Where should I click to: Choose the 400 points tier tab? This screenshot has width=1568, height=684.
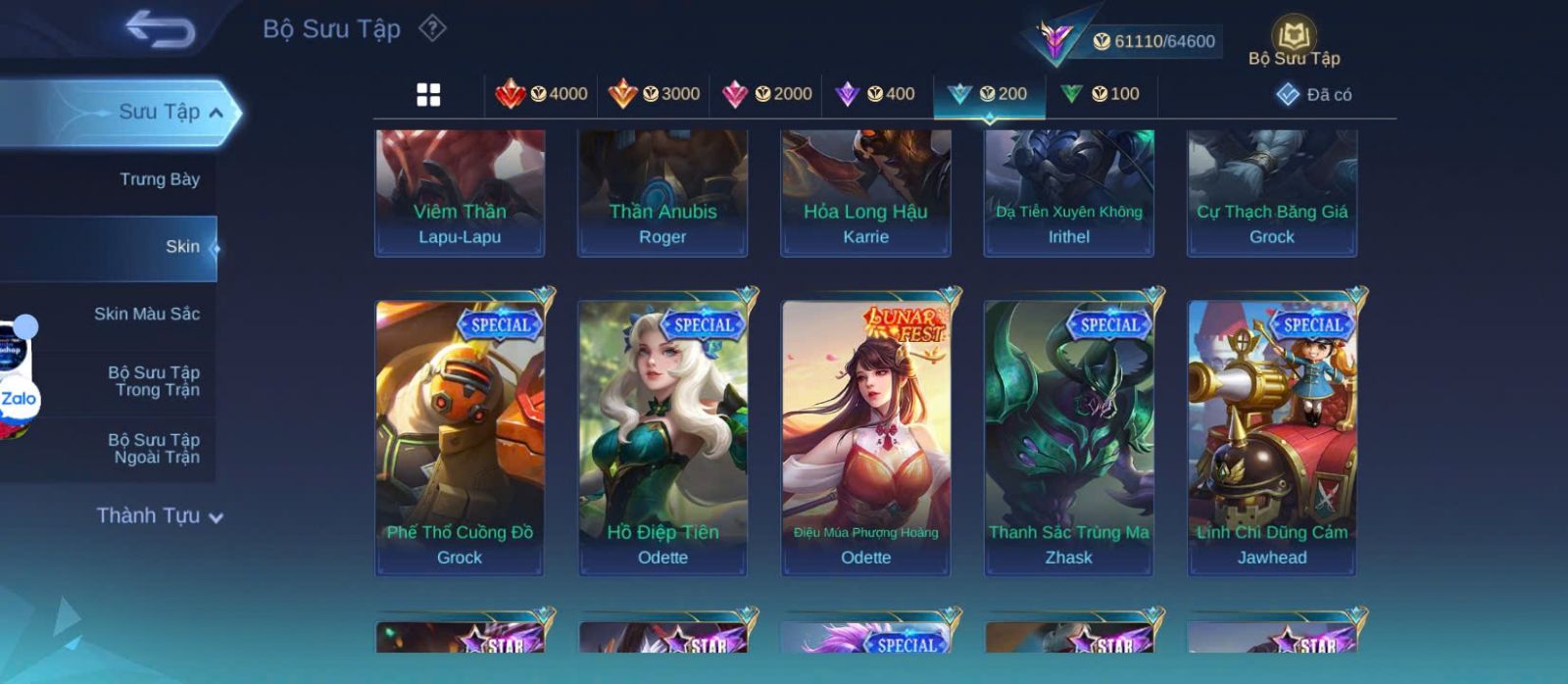point(875,94)
